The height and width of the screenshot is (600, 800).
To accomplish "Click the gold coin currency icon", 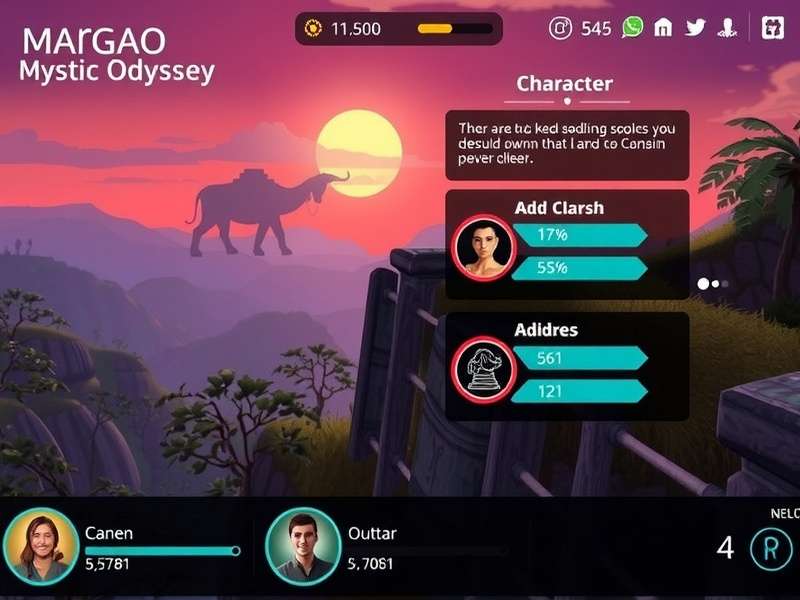I will coord(312,29).
